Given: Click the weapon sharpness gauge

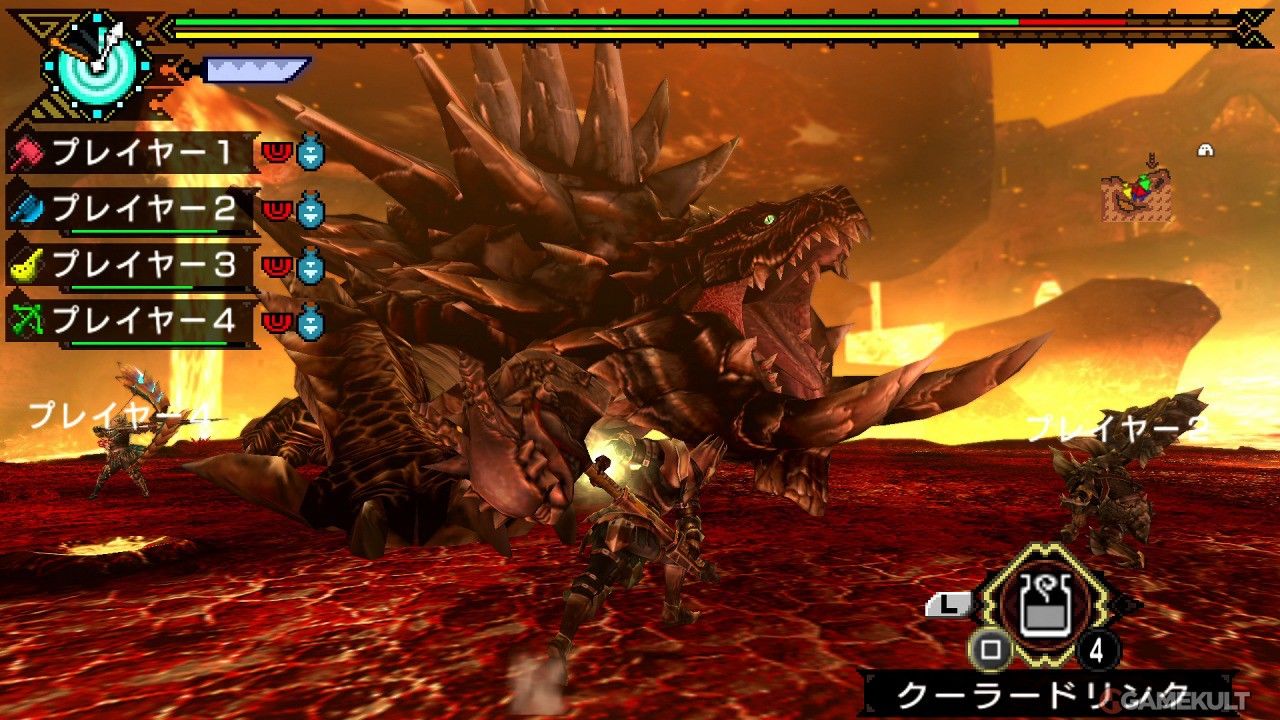Looking at the screenshot, I should pos(256,69).
